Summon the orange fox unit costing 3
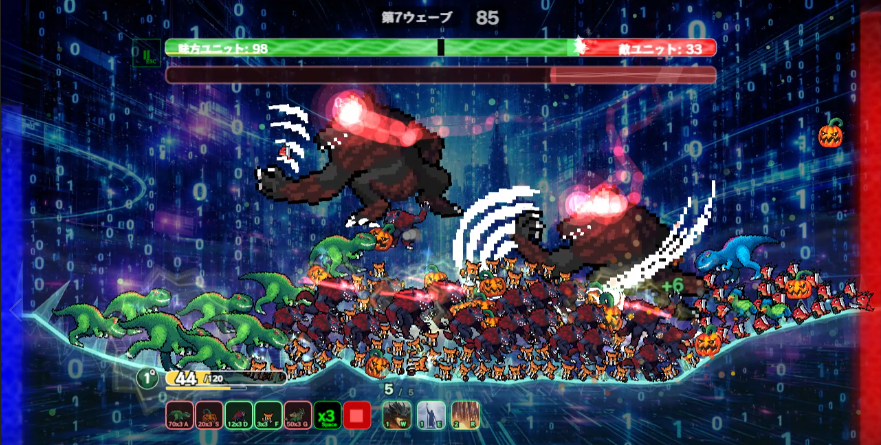The height and width of the screenshot is (445, 881). (x=268, y=415)
